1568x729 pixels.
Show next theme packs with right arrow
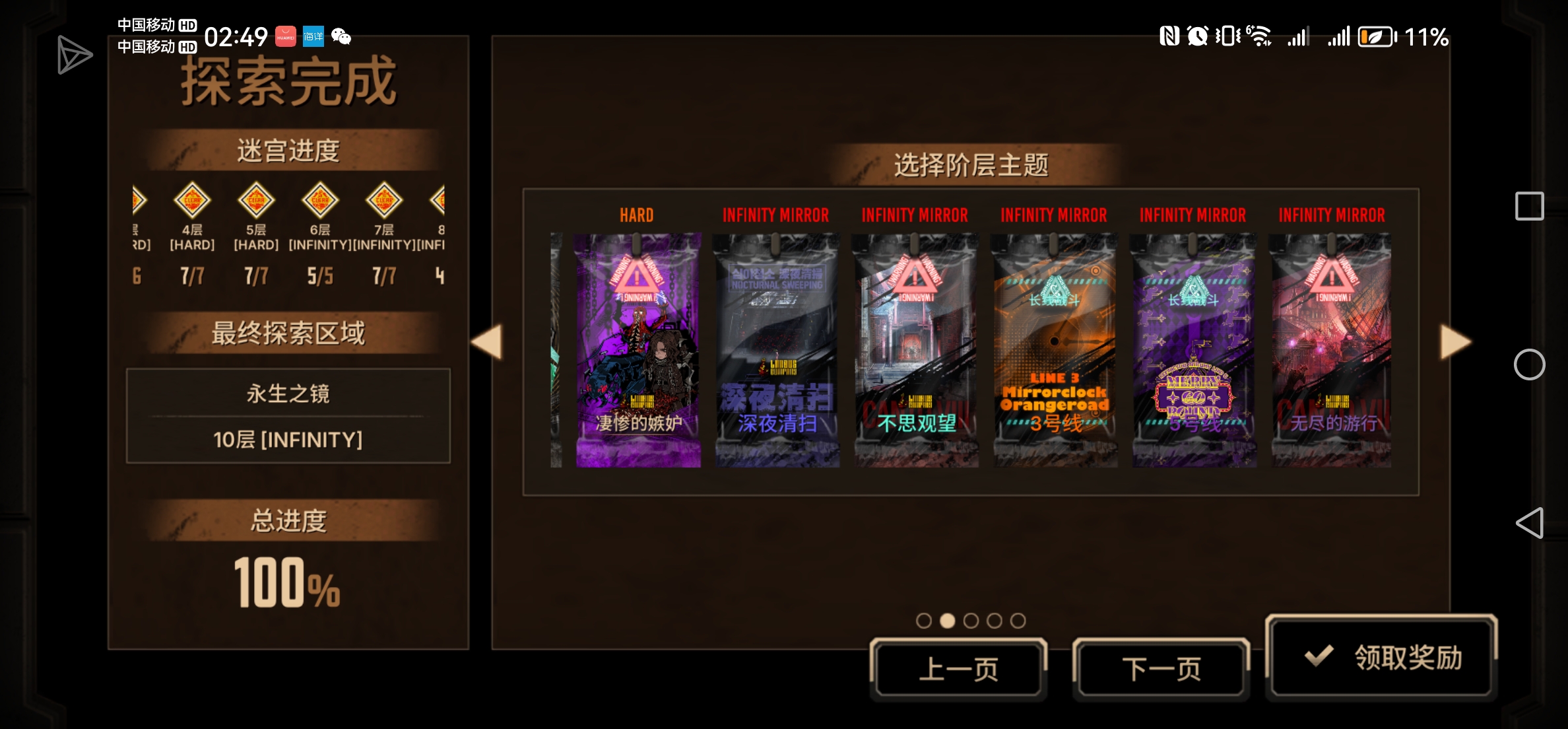1454,342
